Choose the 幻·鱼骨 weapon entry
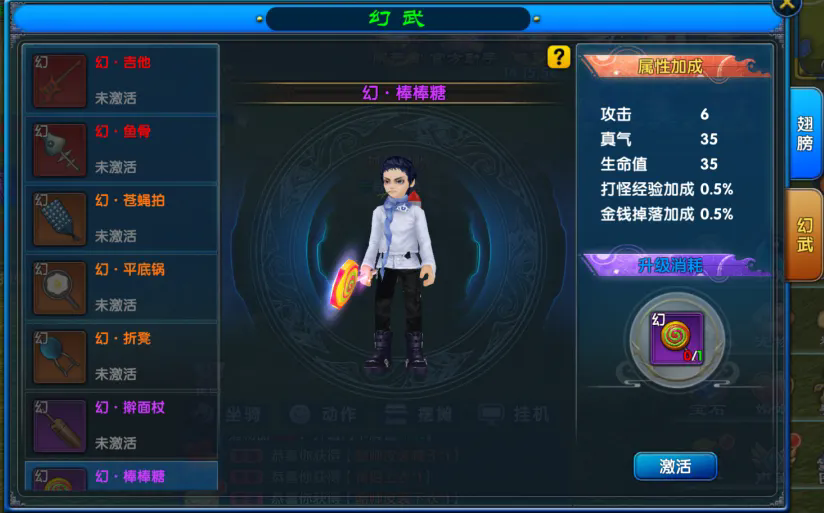Viewport: 824px width, 513px height. point(122,149)
